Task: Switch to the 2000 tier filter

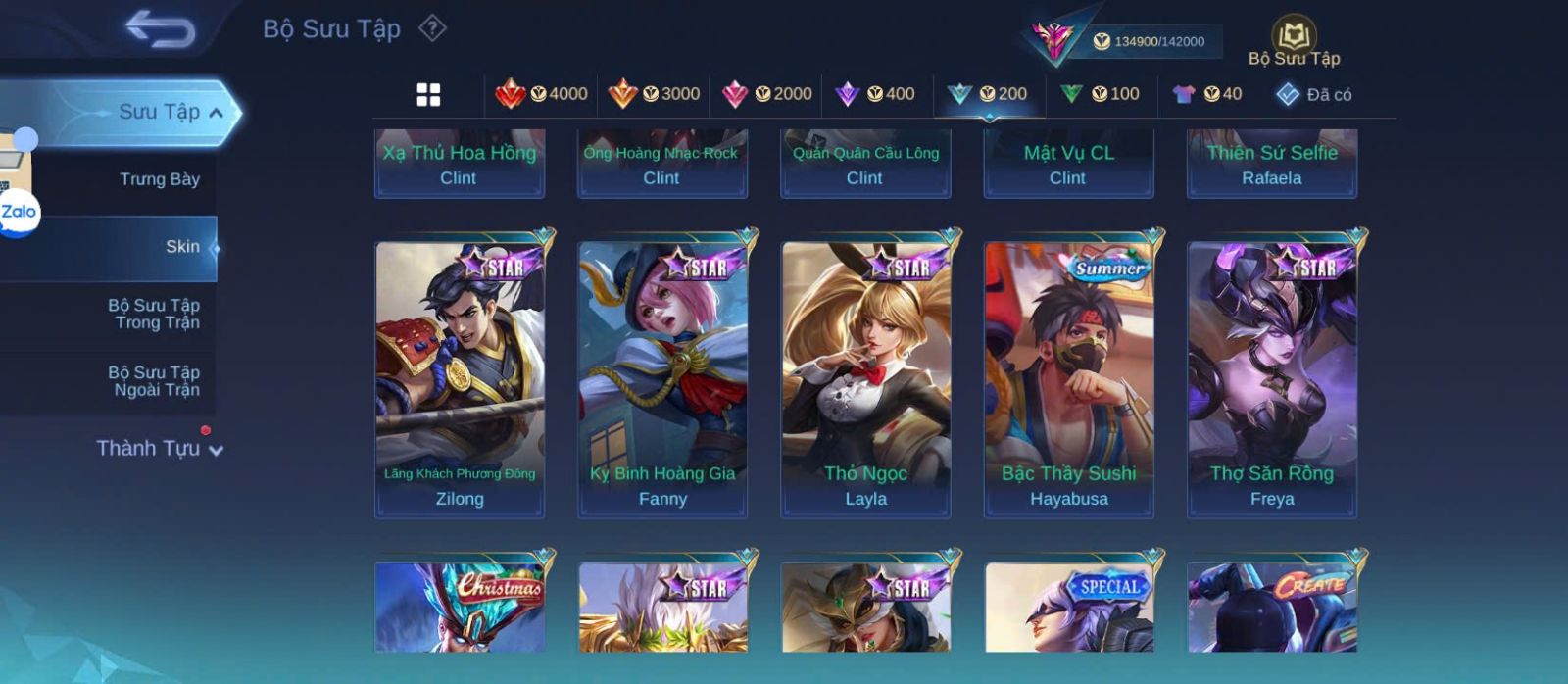Action: 767,94
